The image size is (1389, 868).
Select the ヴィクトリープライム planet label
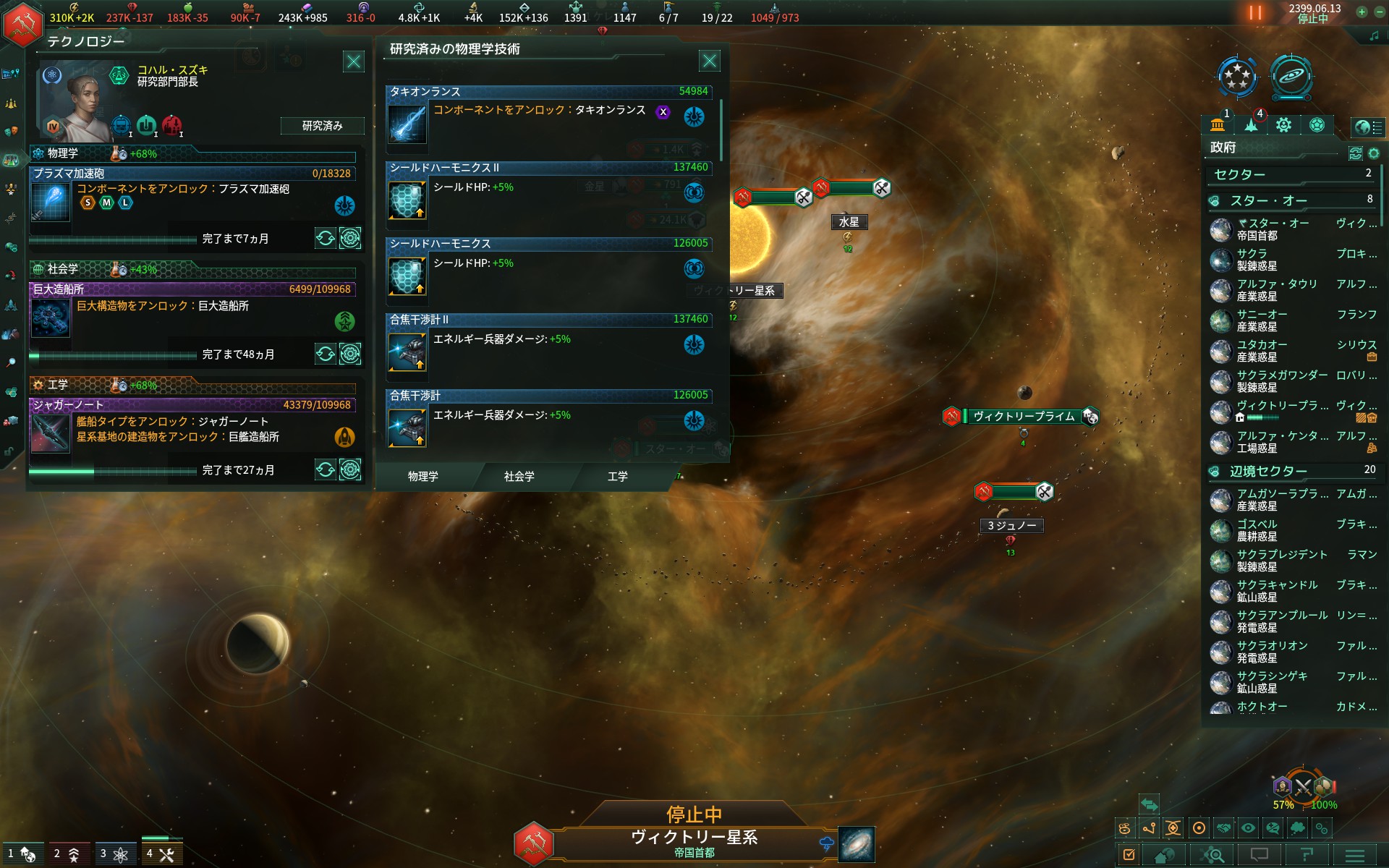[x=1023, y=417]
